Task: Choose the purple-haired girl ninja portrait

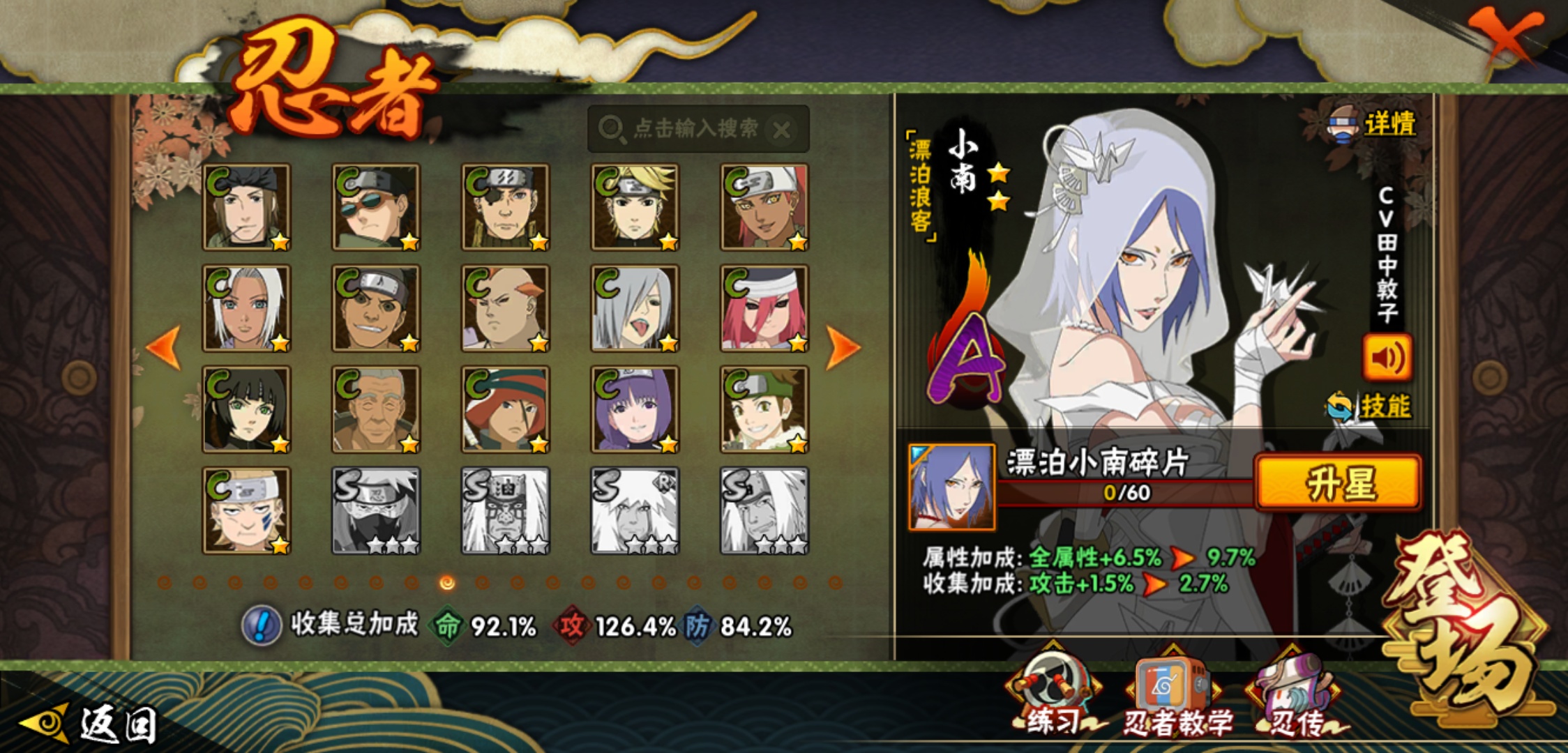Action: tap(635, 409)
